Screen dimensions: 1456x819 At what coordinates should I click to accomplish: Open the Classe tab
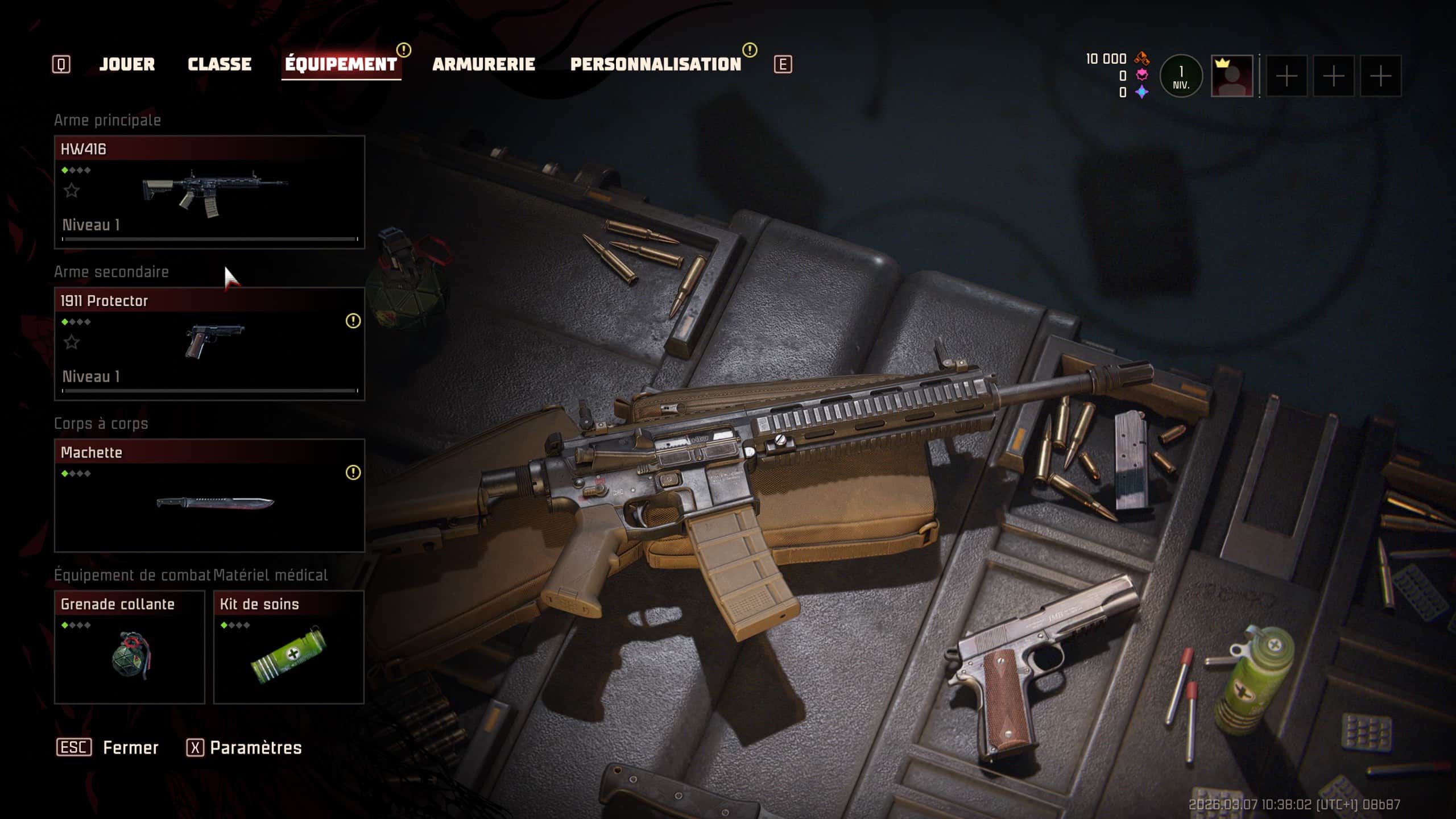(220, 64)
